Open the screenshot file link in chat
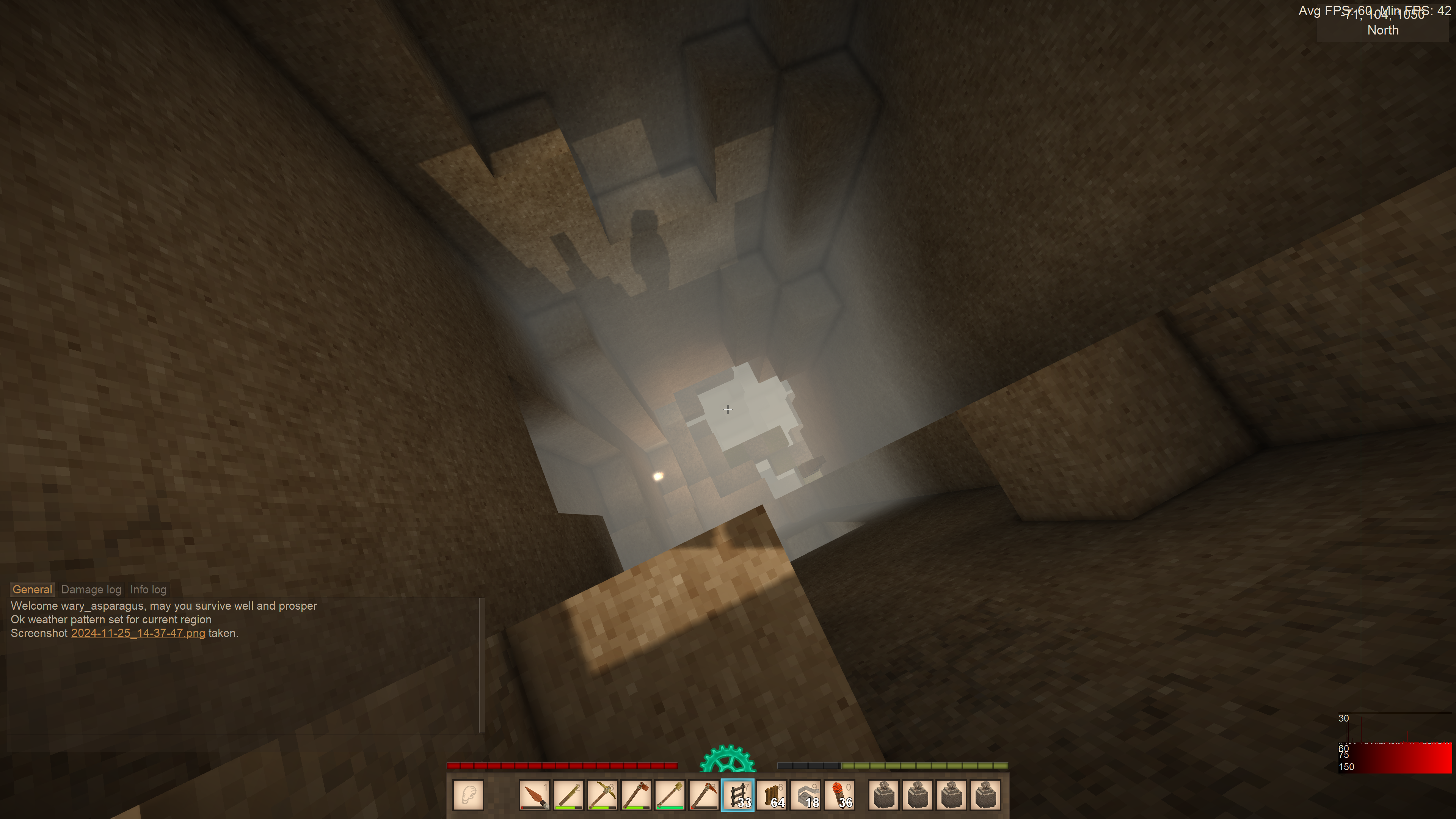 (138, 633)
